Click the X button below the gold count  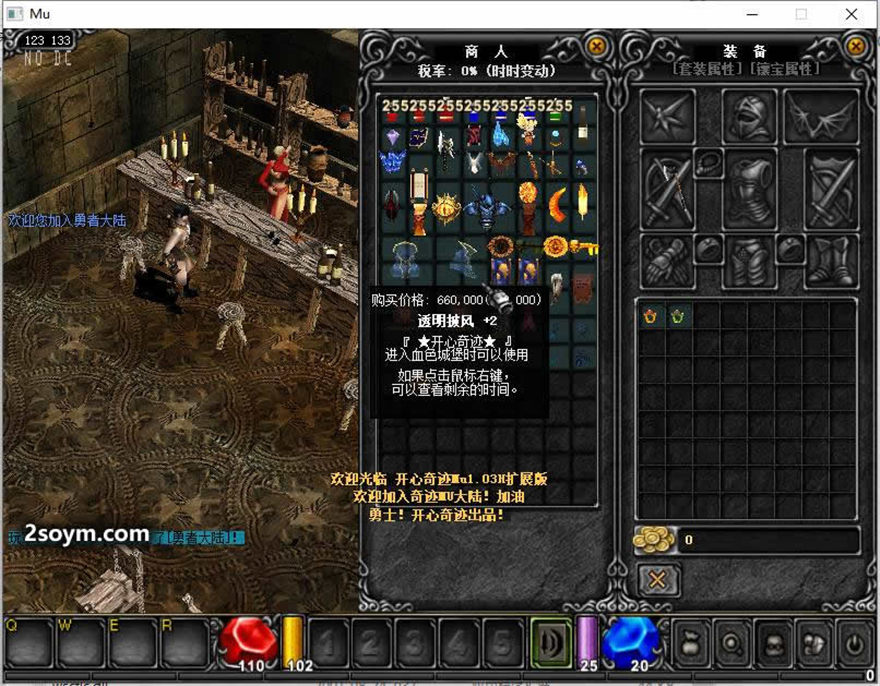pos(658,579)
